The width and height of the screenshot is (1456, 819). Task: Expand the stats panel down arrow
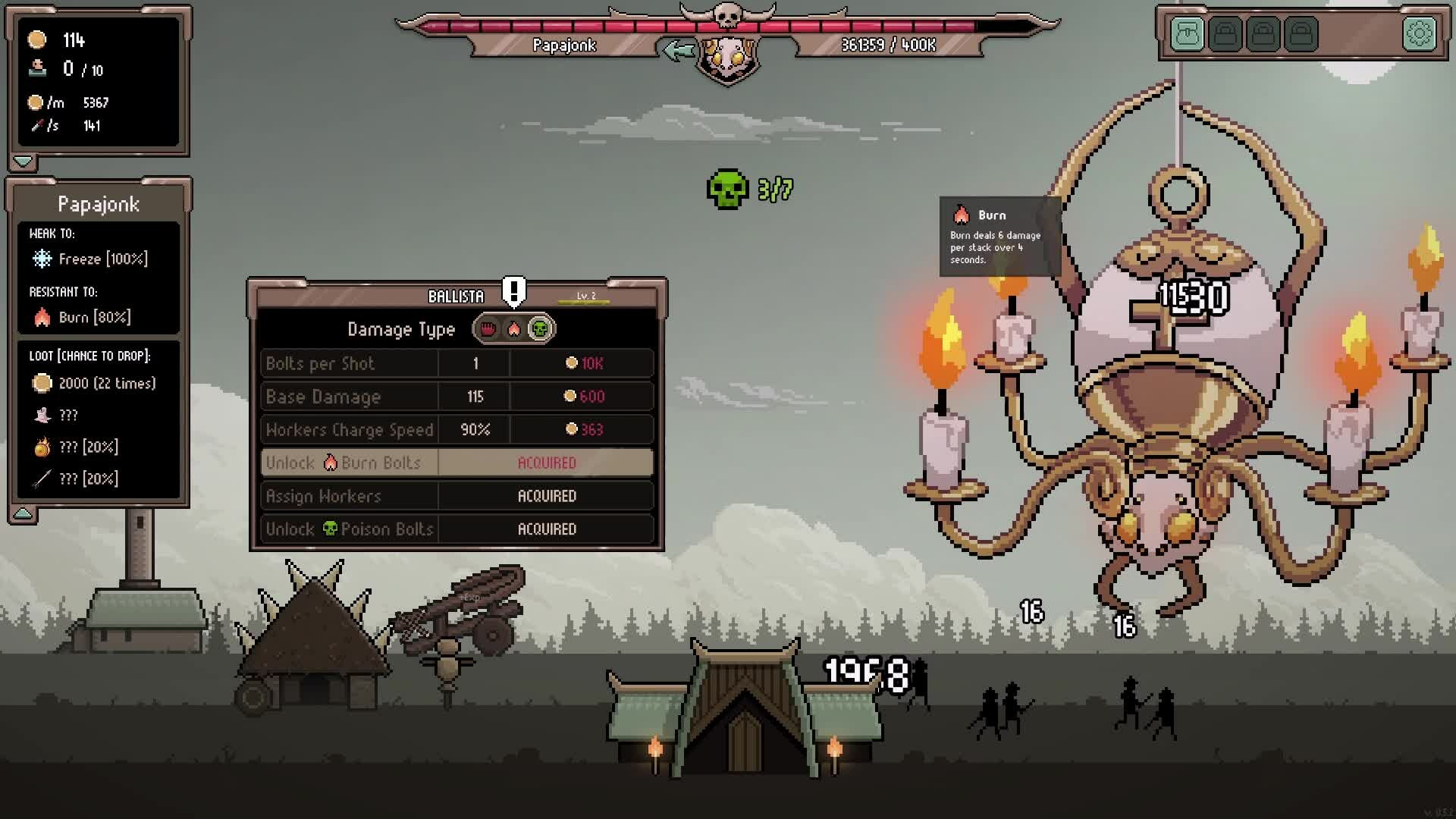[23, 162]
